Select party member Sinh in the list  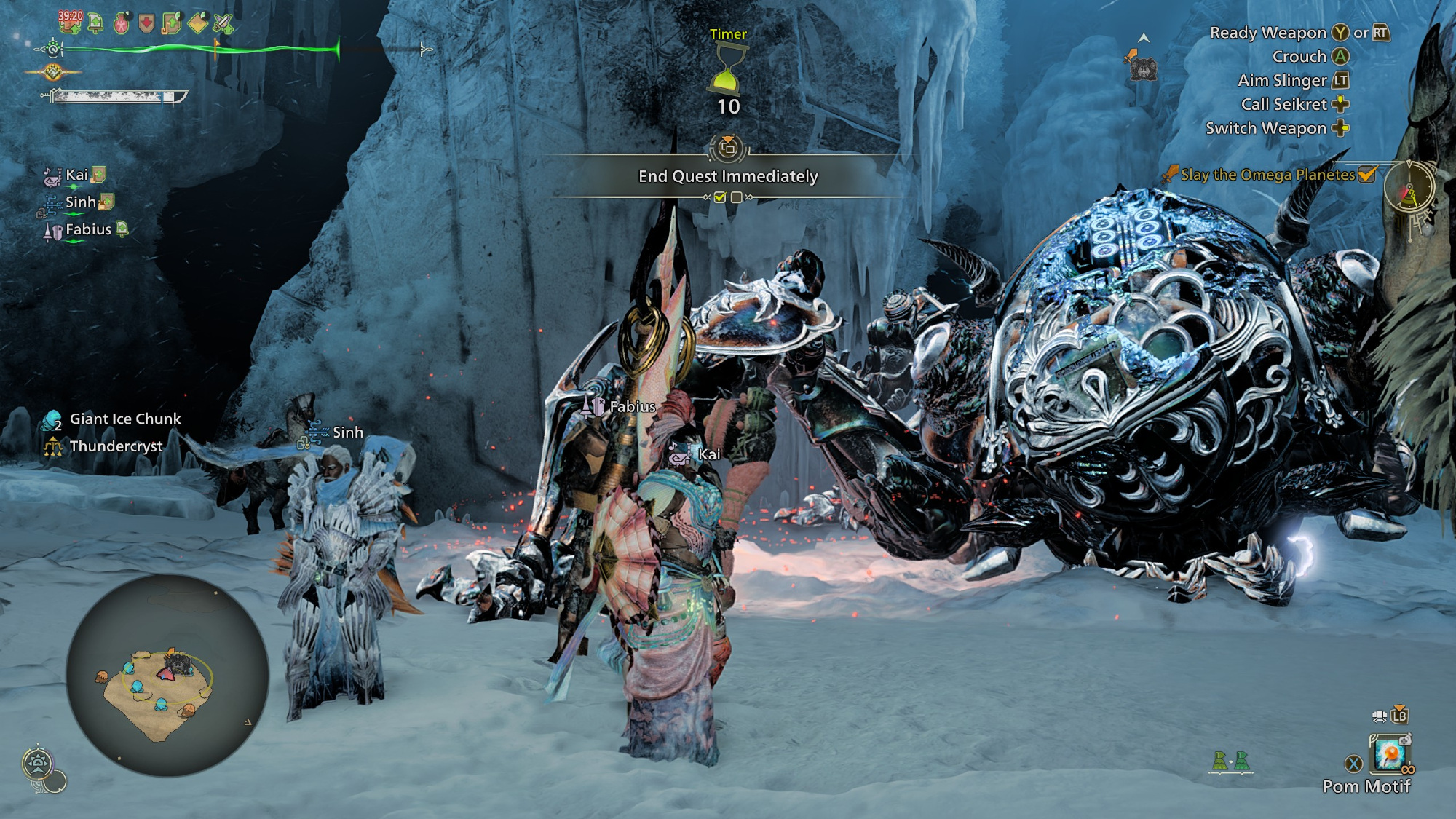pyautogui.click(x=80, y=202)
